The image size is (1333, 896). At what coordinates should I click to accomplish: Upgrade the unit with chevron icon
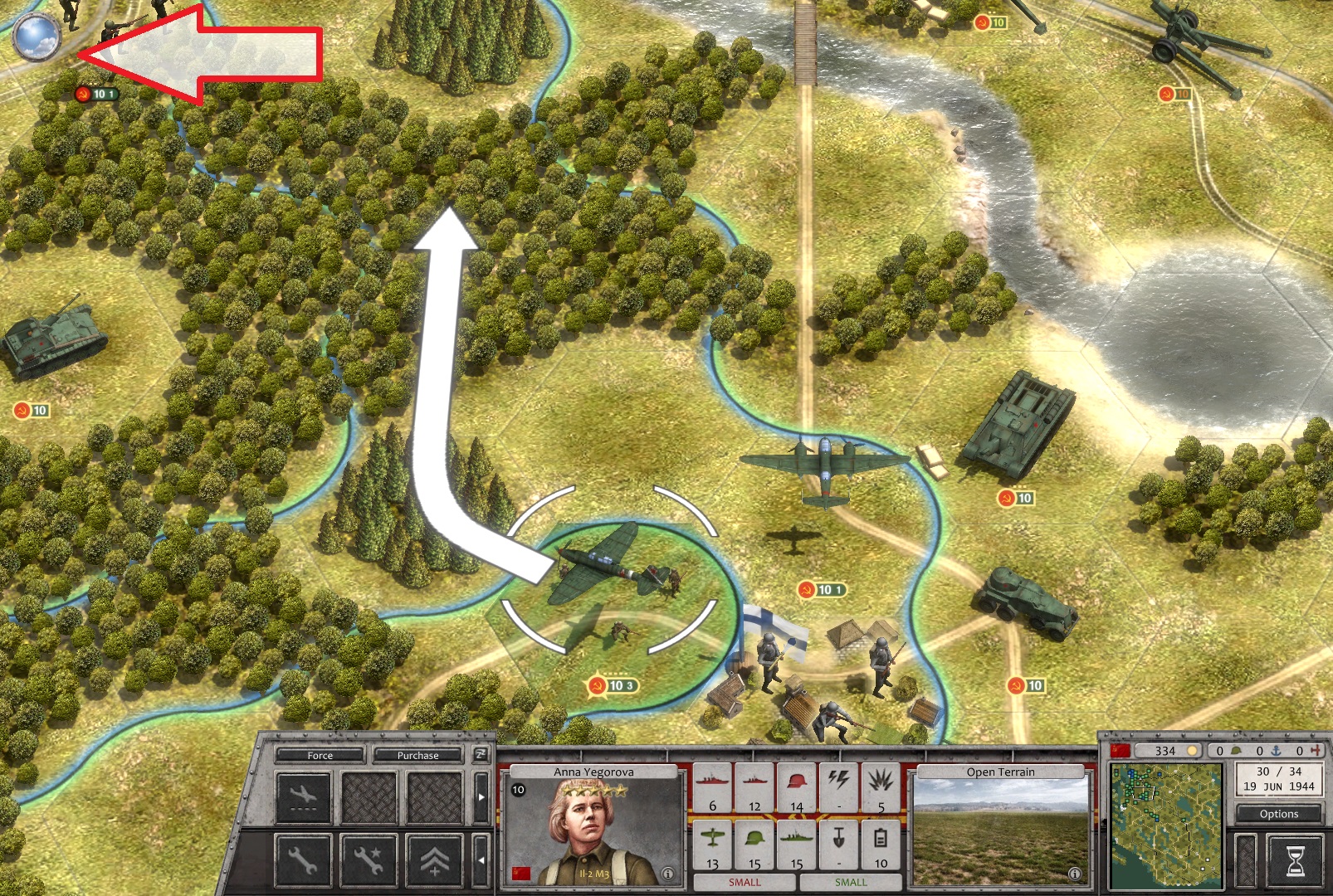coord(434,859)
